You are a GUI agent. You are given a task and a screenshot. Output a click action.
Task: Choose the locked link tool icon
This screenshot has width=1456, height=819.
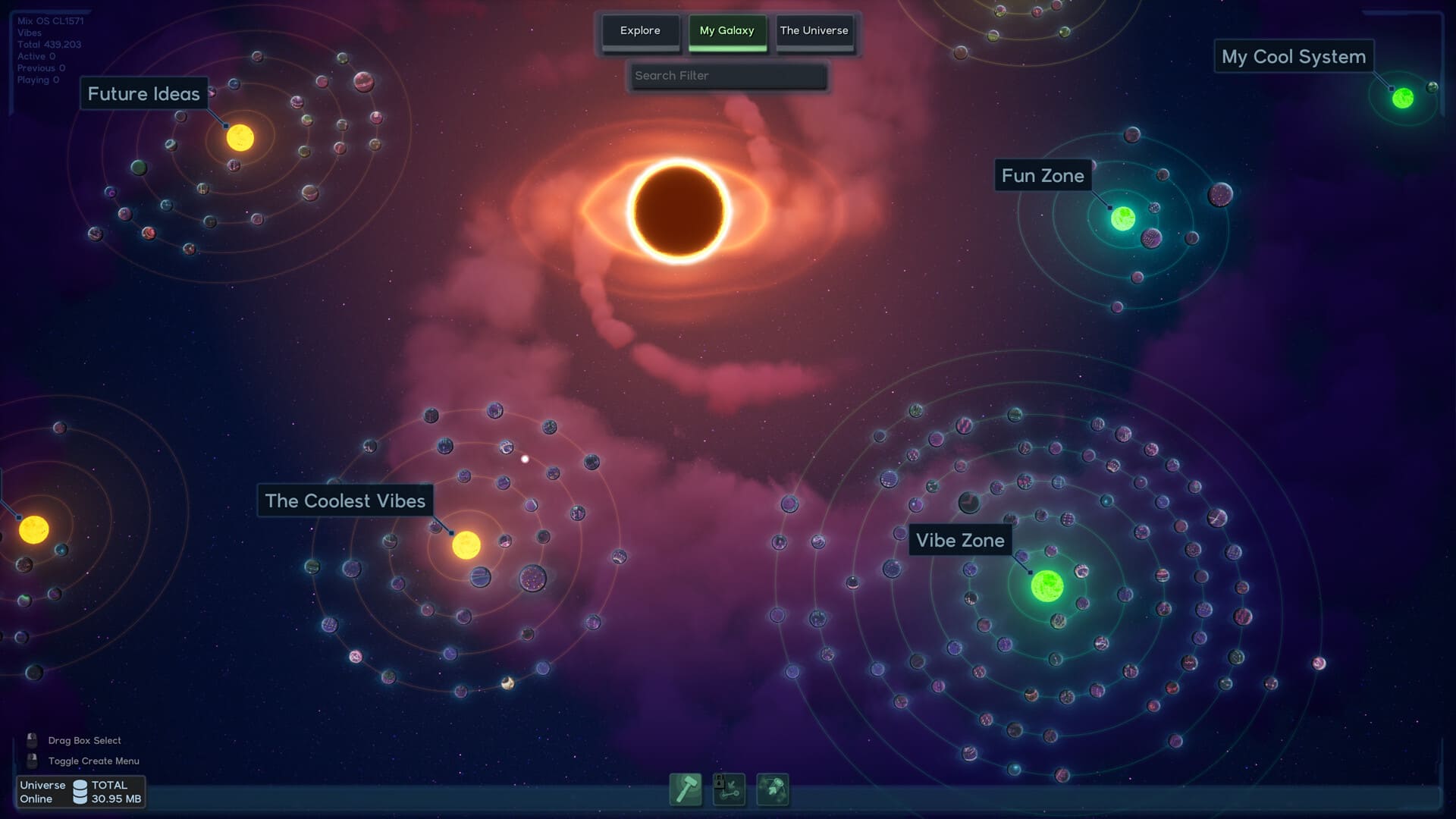tap(729, 789)
